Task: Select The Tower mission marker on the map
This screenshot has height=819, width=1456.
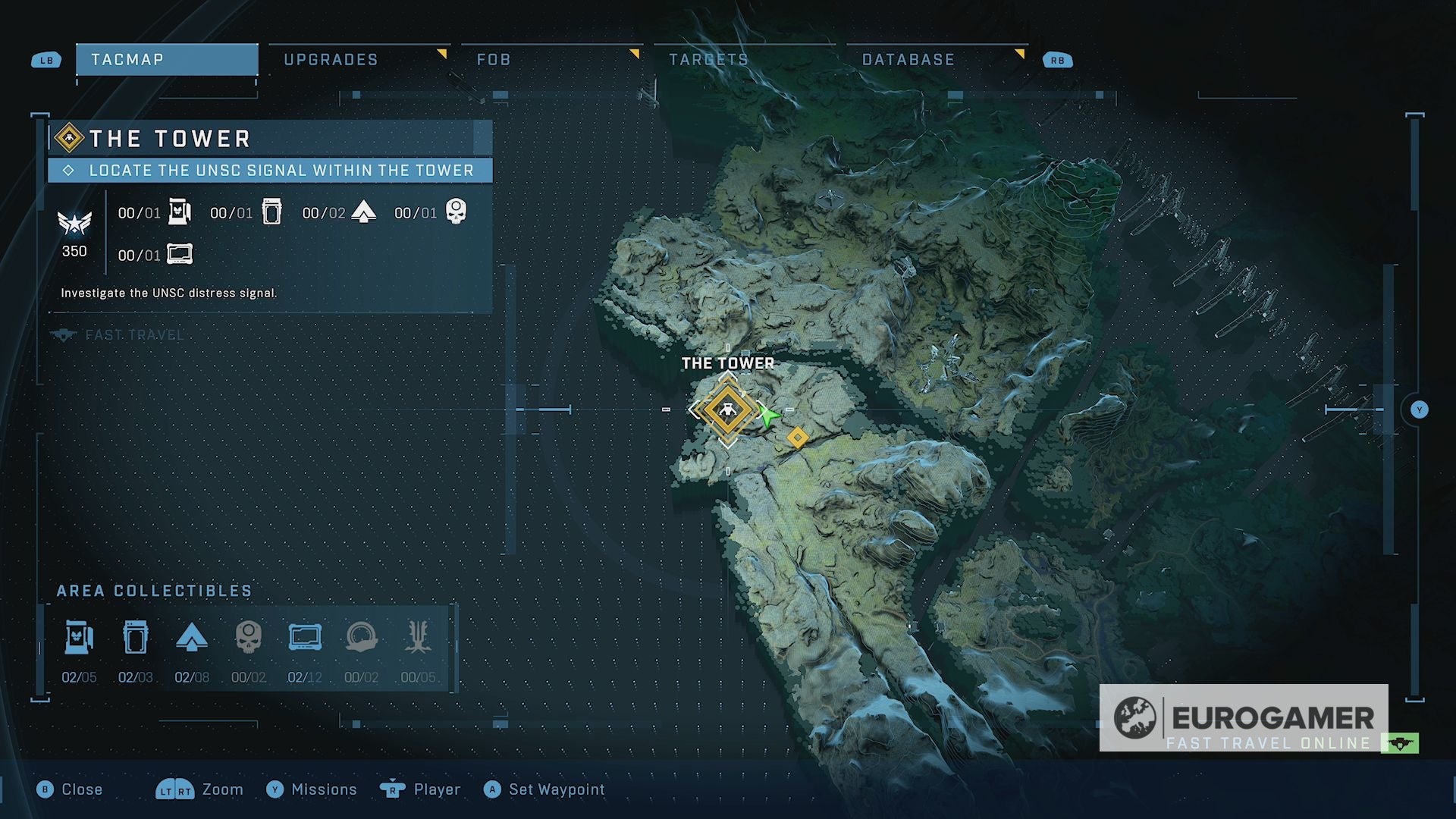Action: (727, 410)
